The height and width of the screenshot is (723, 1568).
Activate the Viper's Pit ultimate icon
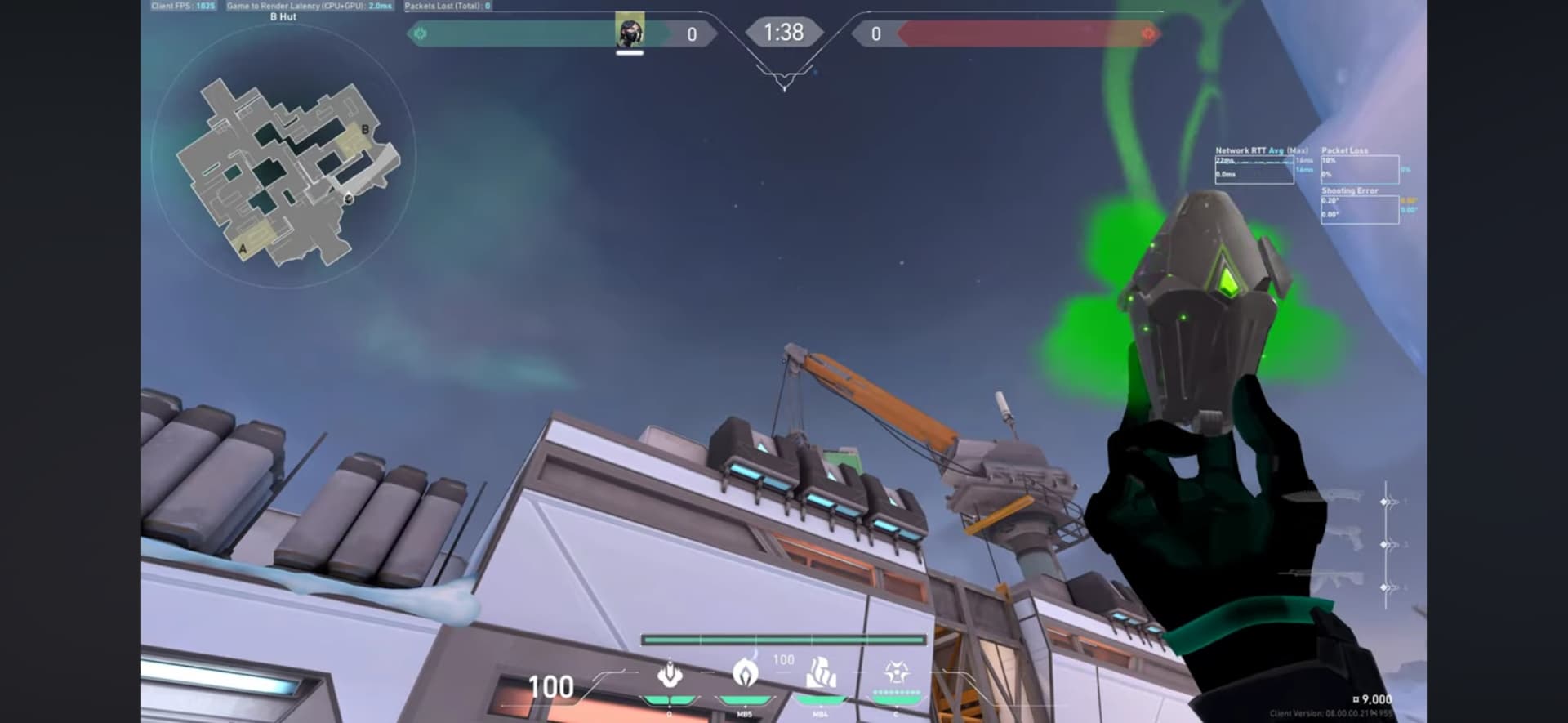pos(896,674)
